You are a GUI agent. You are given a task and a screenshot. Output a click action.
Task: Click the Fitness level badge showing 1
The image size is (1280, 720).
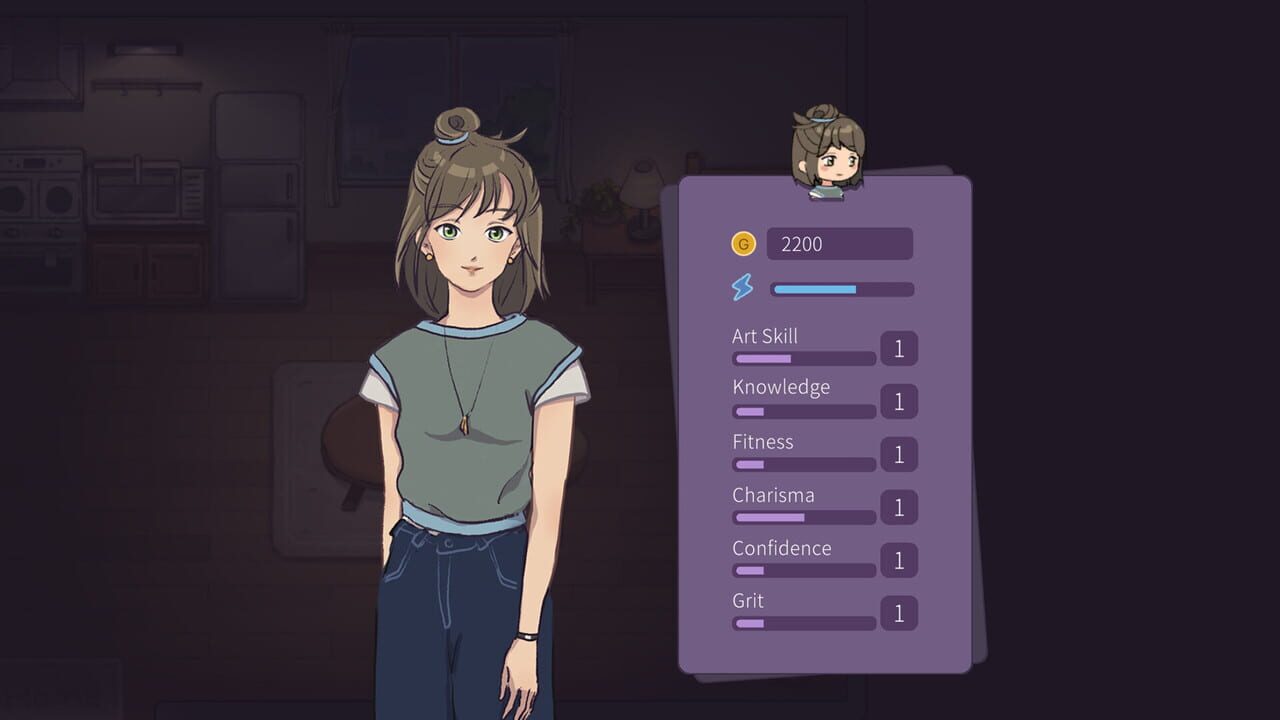click(898, 456)
